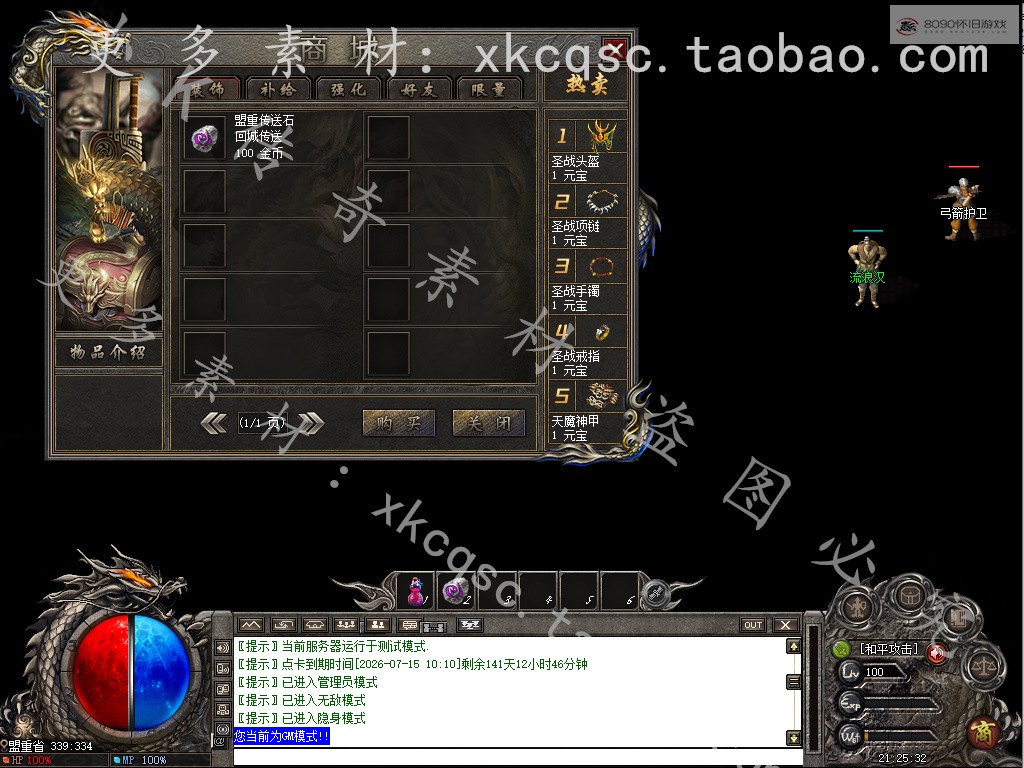Close the shop with the red X
Image resolution: width=1024 pixels, height=768 pixels.
coord(615,50)
